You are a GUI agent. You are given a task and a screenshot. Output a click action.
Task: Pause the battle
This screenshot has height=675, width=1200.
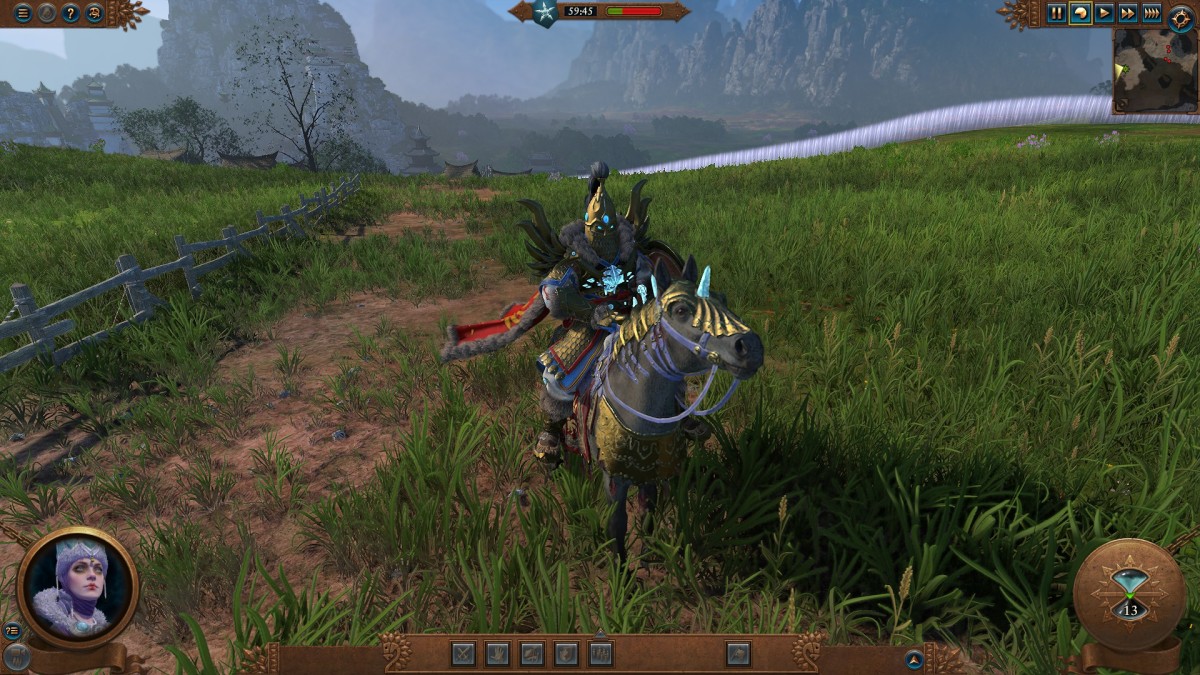pos(1056,13)
